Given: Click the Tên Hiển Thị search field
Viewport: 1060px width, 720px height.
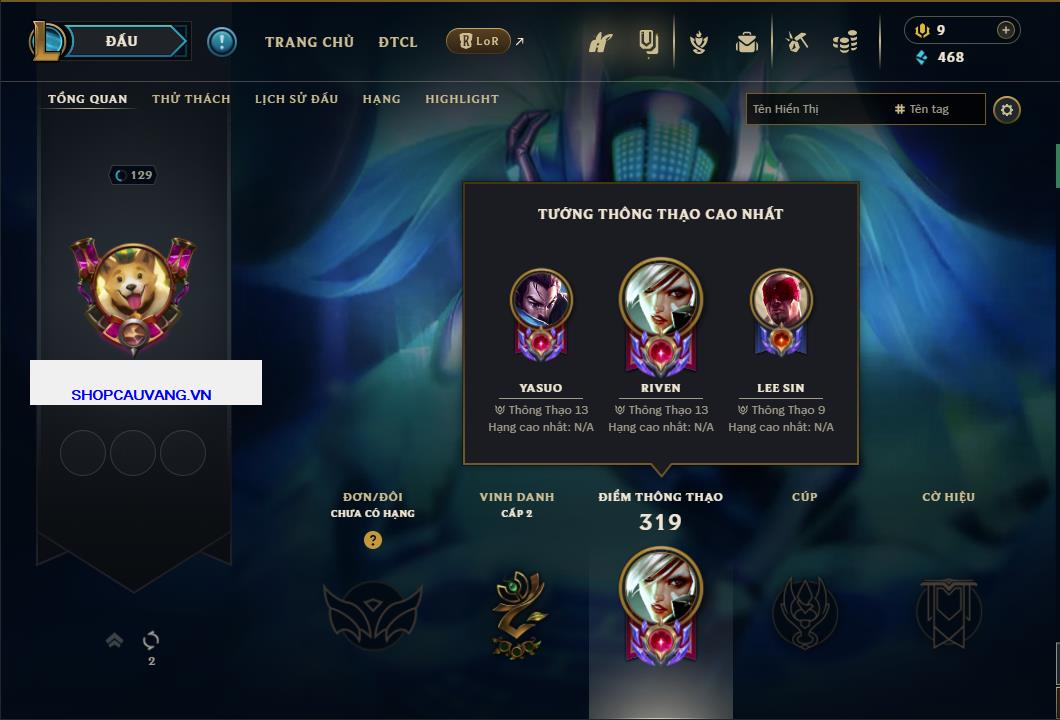Looking at the screenshot, I should pyautogui.click(x=815, y=109).
